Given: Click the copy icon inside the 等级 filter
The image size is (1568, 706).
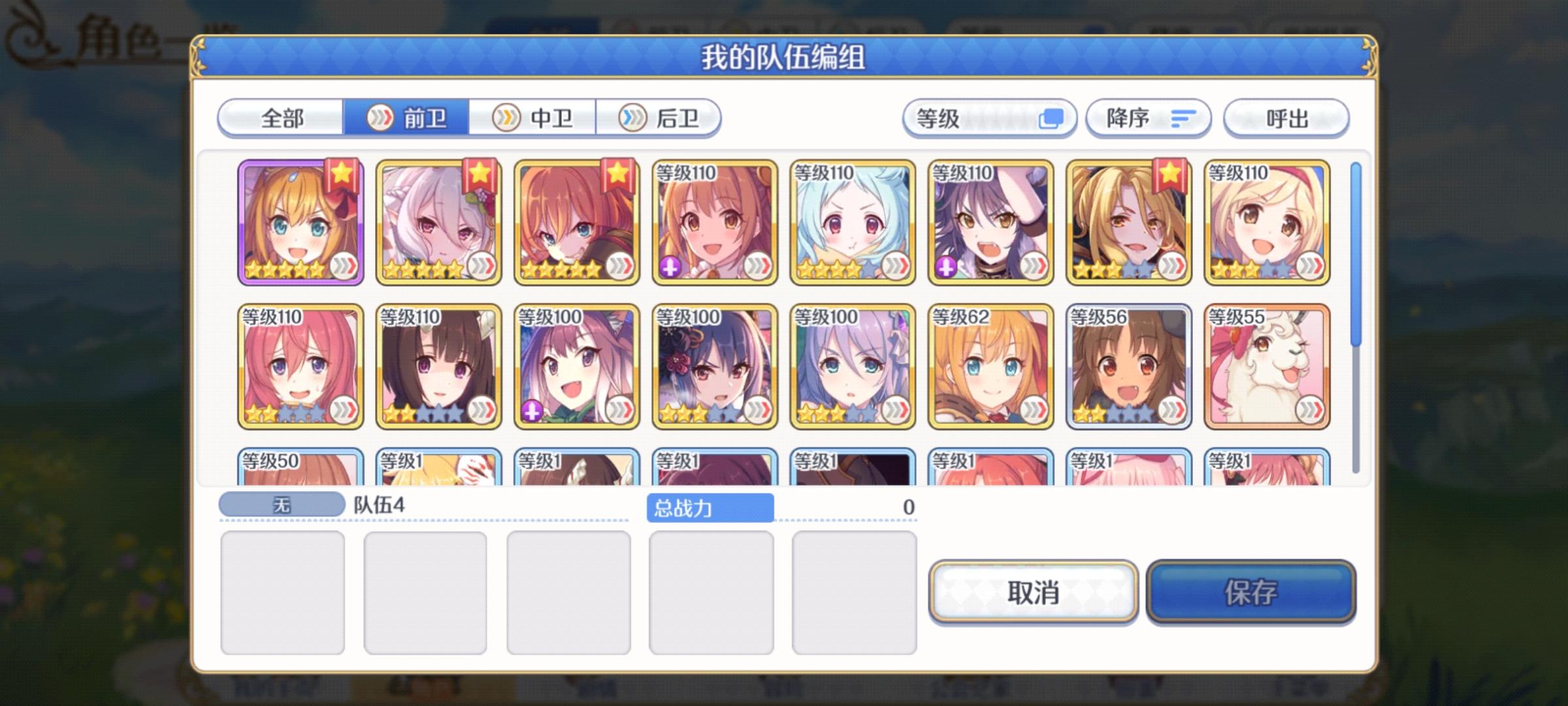Looking at the screenshot, I should pos(1052,118).
